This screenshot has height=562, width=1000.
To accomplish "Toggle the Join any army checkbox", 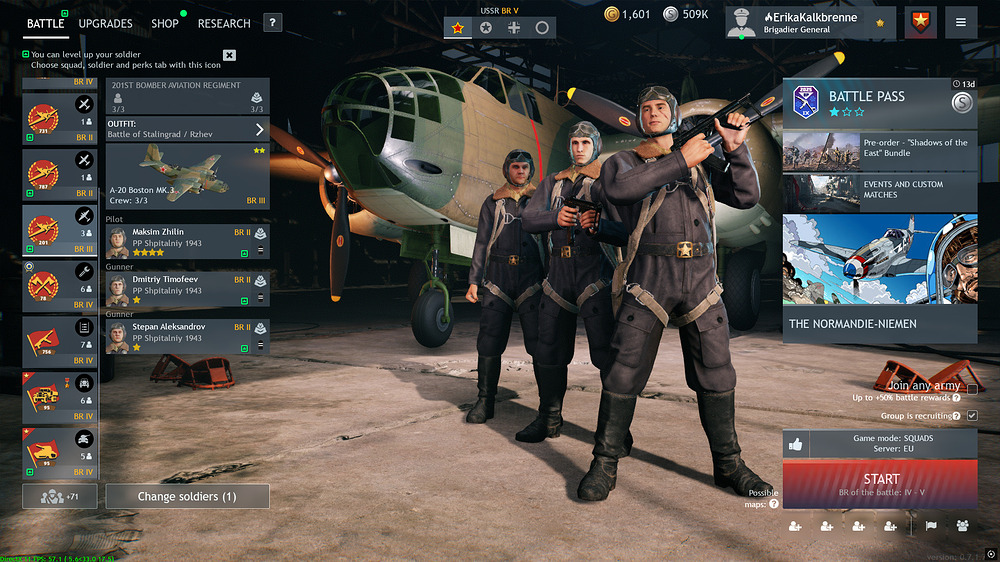I will [x=972, y=388].
